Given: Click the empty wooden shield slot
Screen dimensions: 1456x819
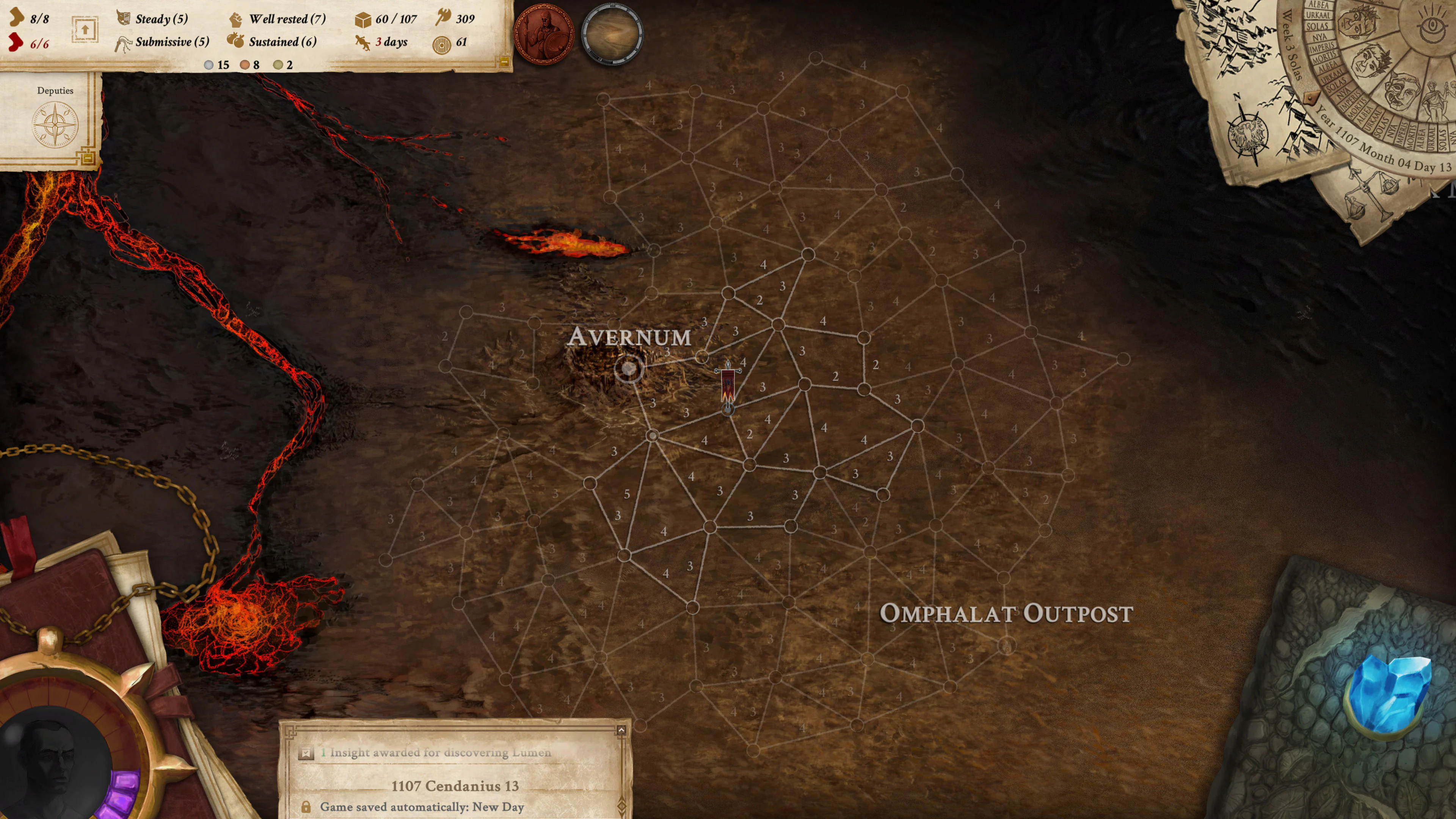Looking at the screenshot, I should coord(612,34).
